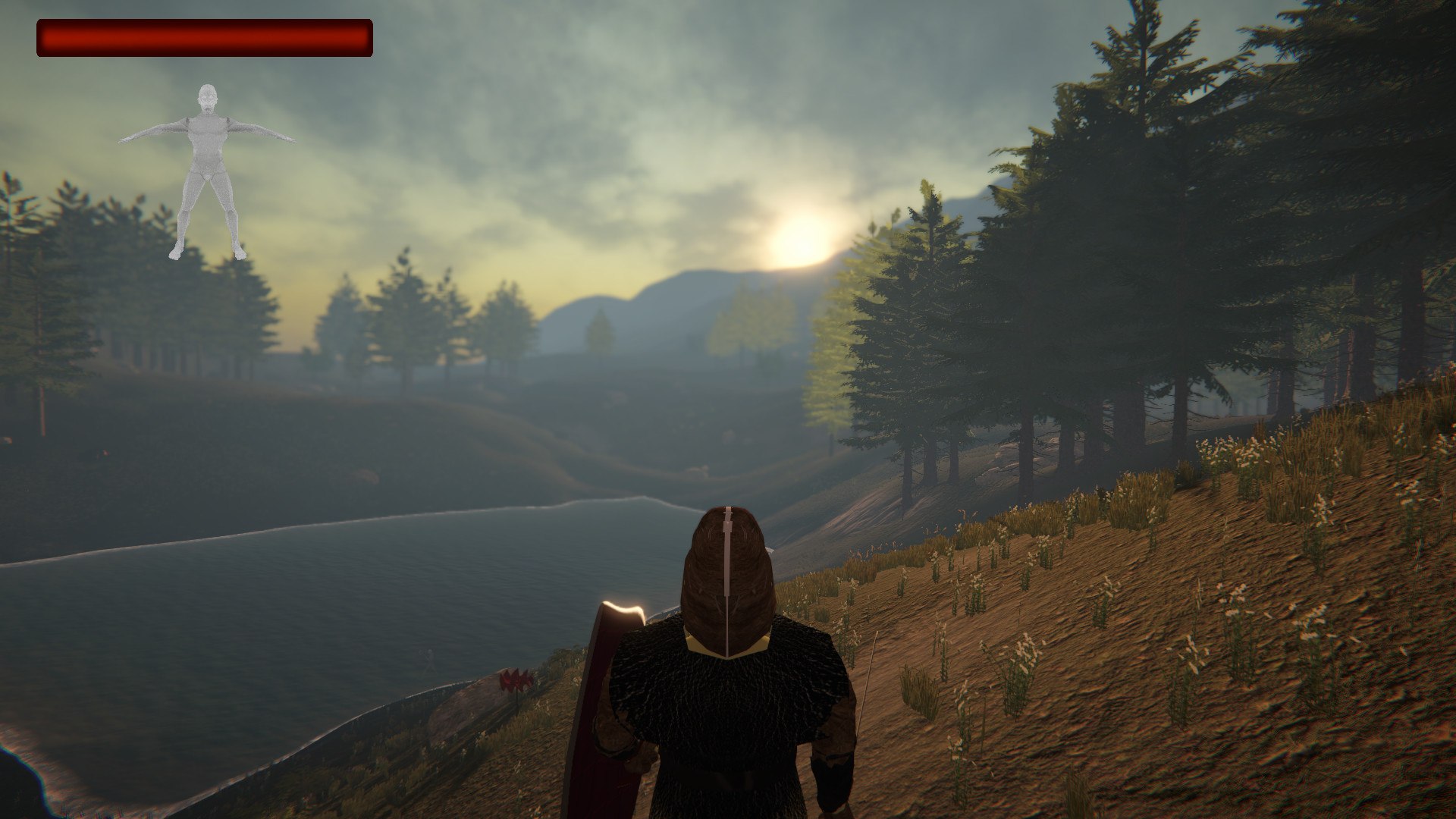The width and height of the screenshot is (1456, 819).
Task: Click the left edge of the health bar
Action: pos(45,38)
